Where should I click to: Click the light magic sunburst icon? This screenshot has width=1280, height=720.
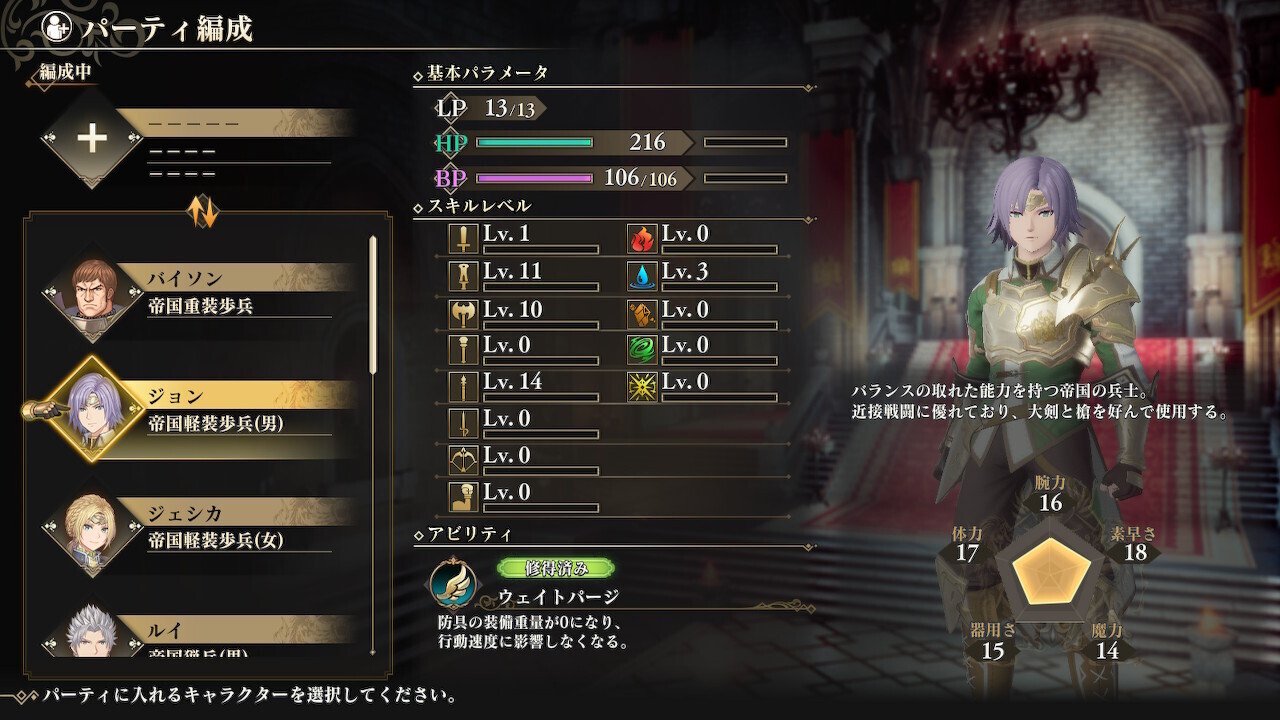click(642, 386)
